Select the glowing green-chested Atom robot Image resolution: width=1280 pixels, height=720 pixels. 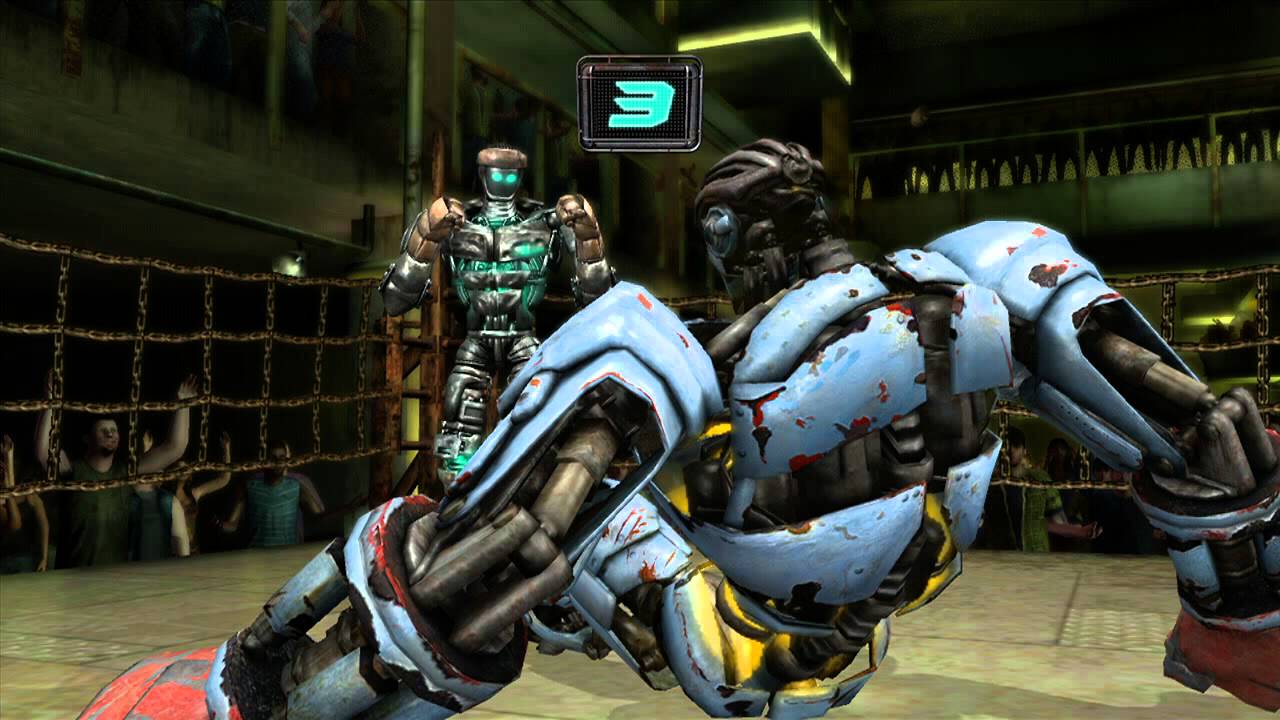[x=500, y=280]
